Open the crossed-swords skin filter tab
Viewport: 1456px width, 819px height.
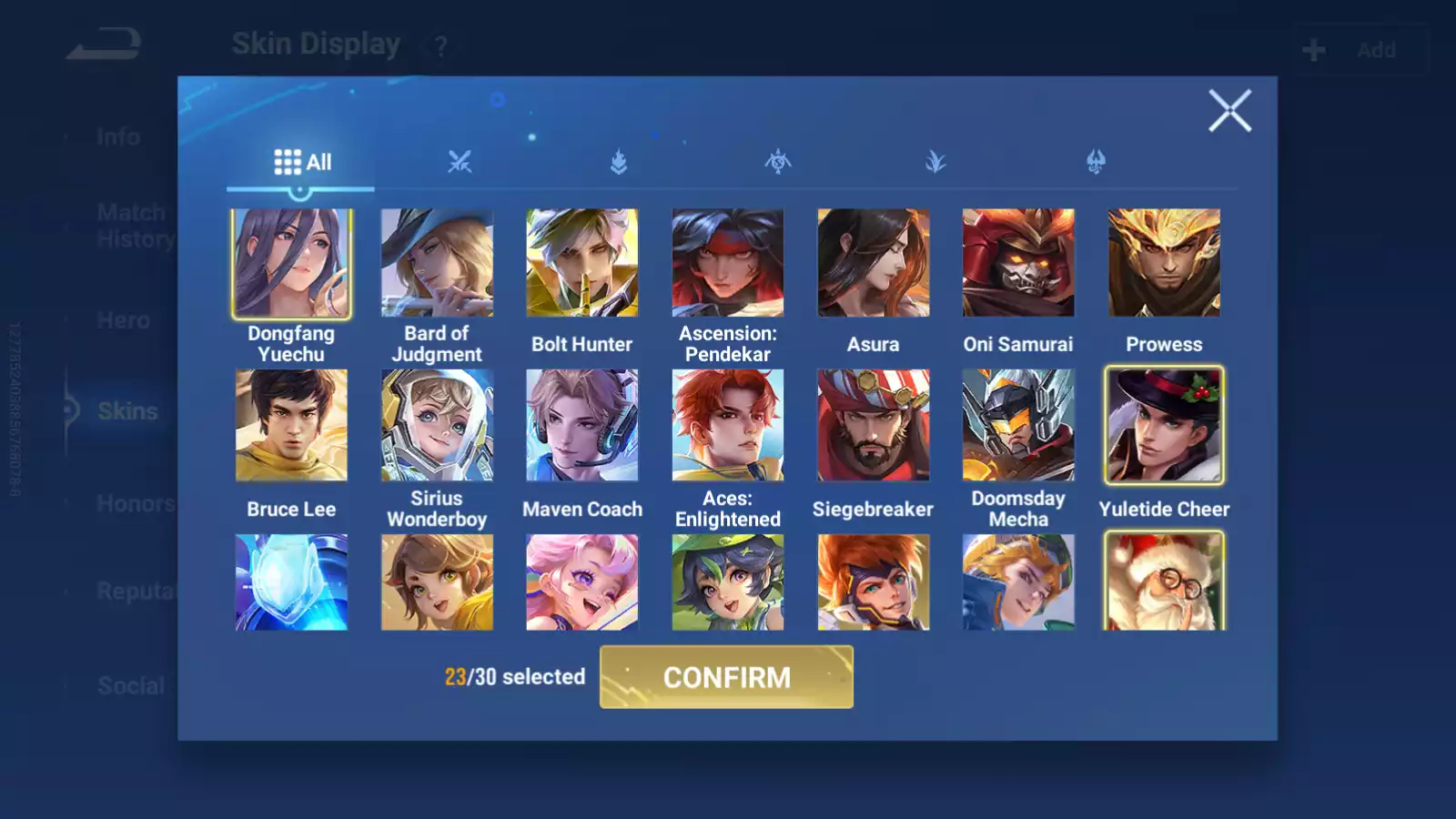point(461,164)
